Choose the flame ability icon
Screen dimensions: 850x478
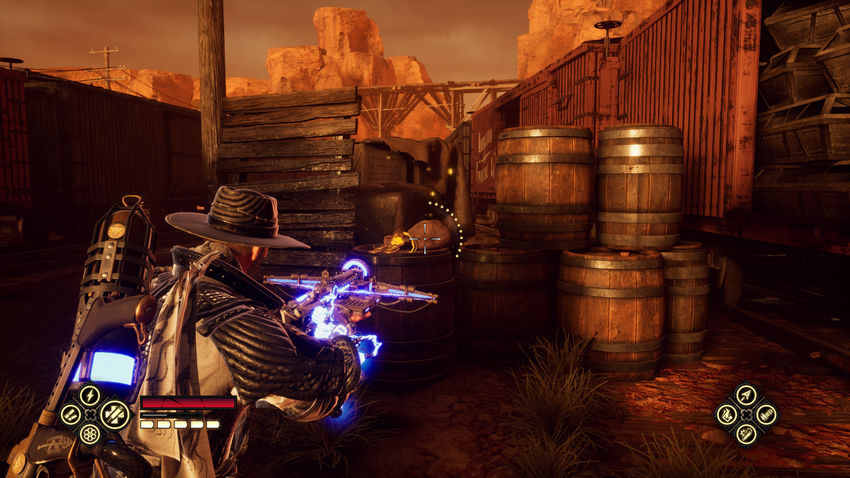[727, 414]
